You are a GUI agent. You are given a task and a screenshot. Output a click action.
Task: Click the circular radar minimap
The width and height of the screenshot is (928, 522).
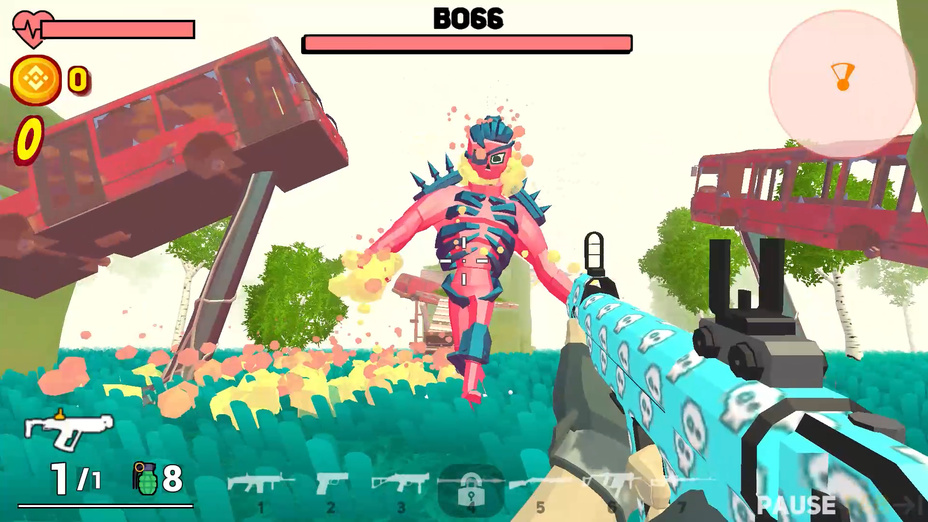point(842,84)
